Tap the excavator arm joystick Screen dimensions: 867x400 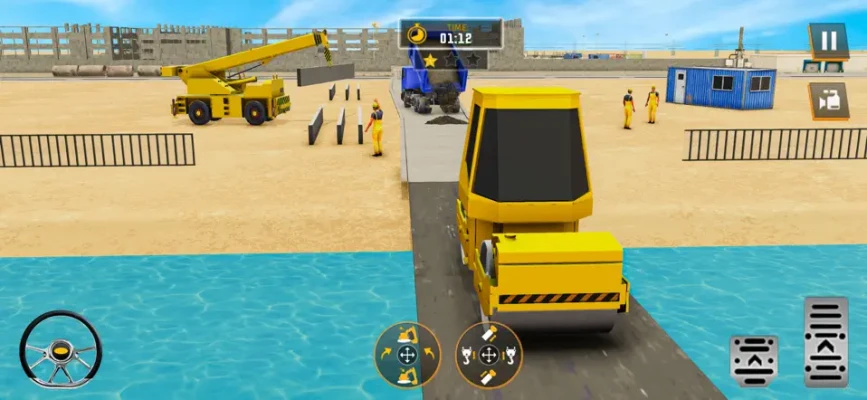pyautogui.click(x=407, y=355)
